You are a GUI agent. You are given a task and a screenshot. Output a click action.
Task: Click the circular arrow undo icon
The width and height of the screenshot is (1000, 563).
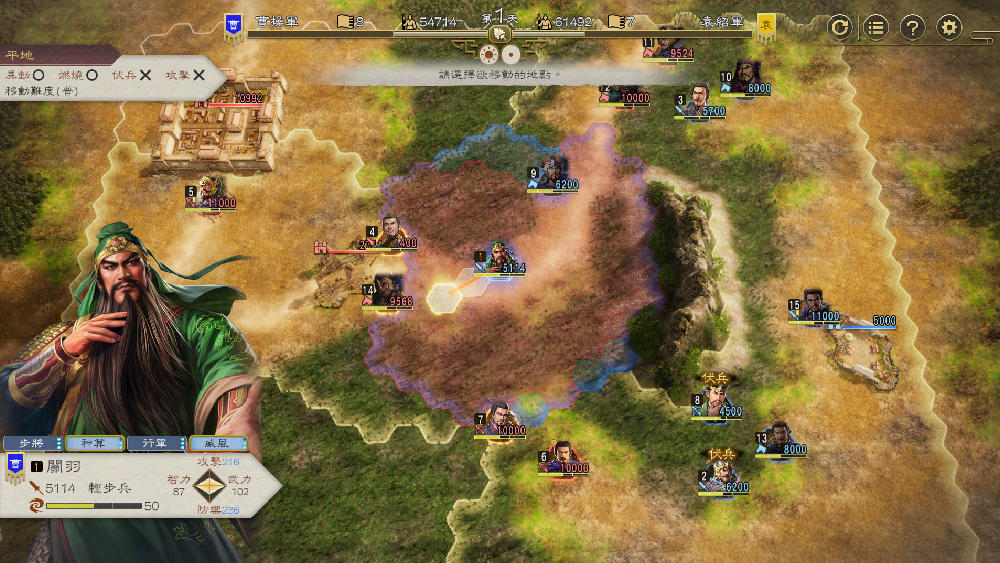(x=840, y=28)
